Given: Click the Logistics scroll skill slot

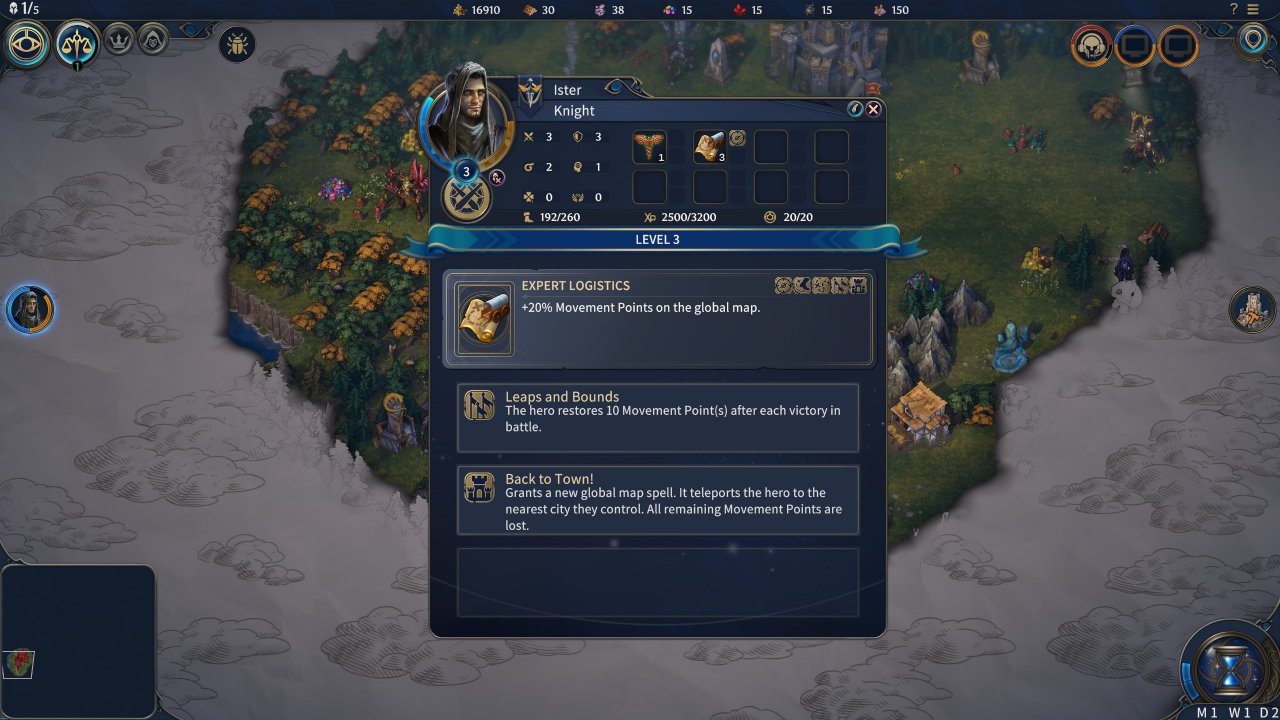Looking at the screenshot, I should coord(710,147).
